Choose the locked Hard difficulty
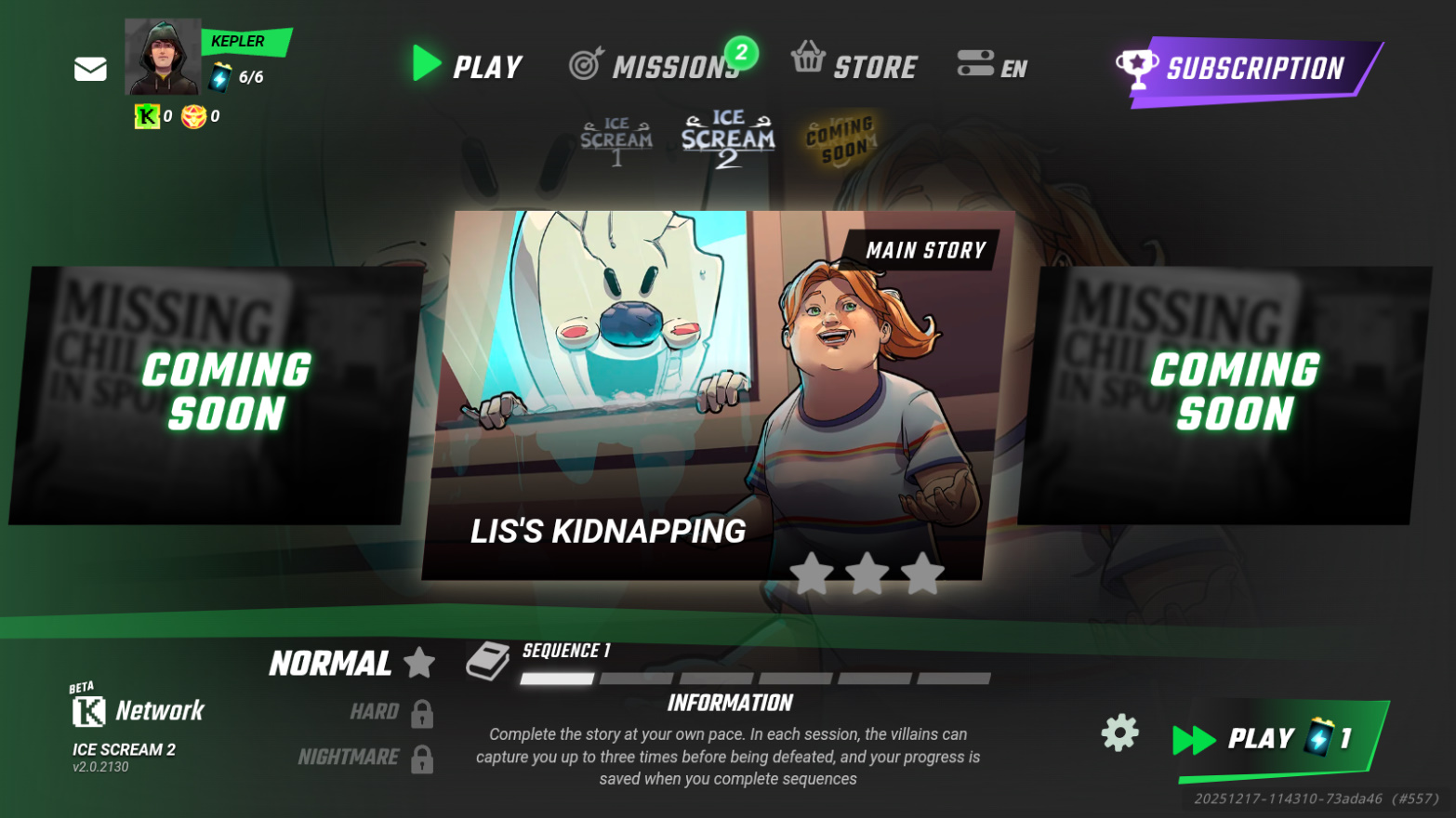The image size is (1456, 818). (x=390, y=712)
